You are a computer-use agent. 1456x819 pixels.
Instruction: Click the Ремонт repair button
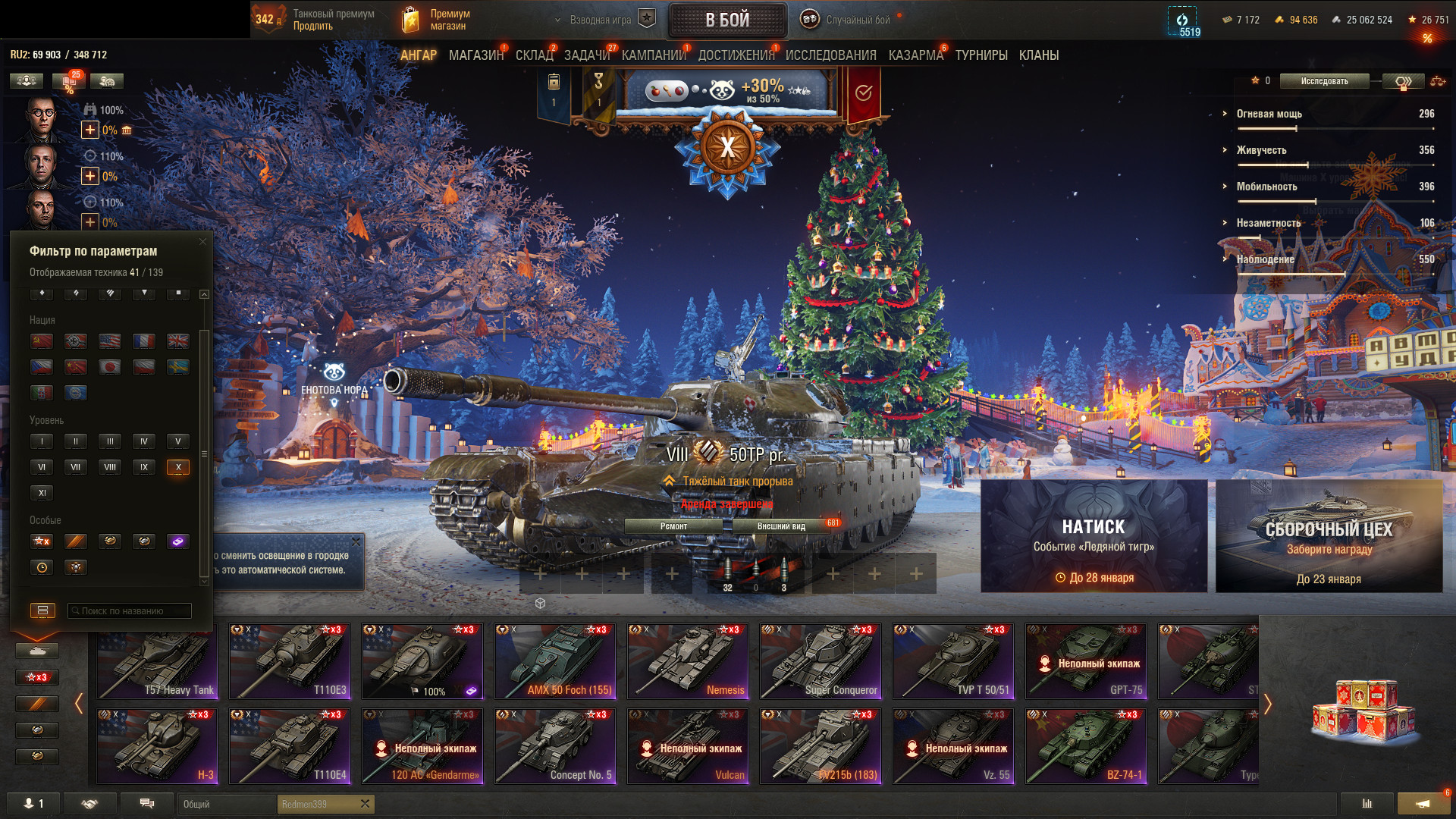click(673, 526)
